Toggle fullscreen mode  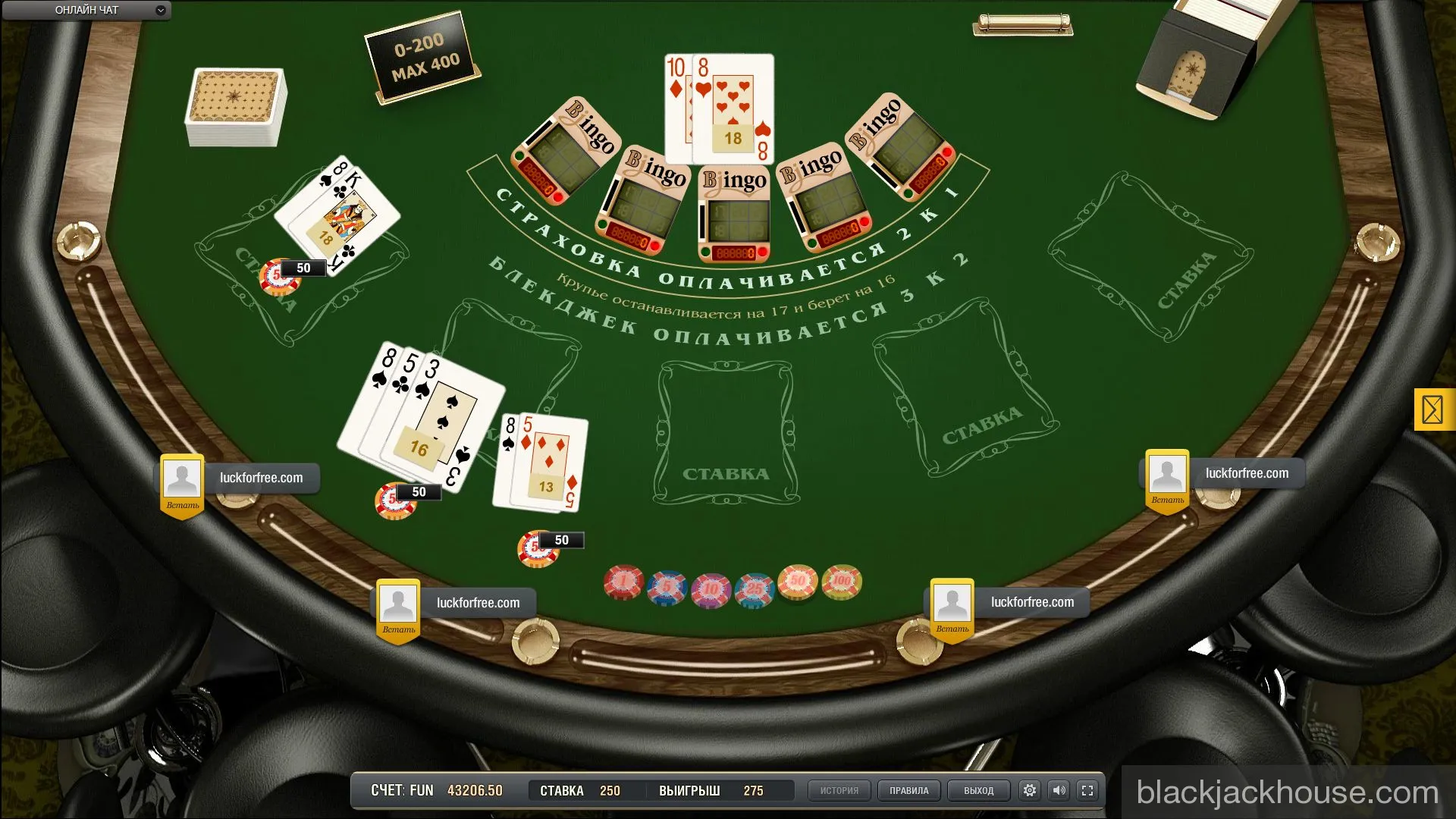(1089, 789)
